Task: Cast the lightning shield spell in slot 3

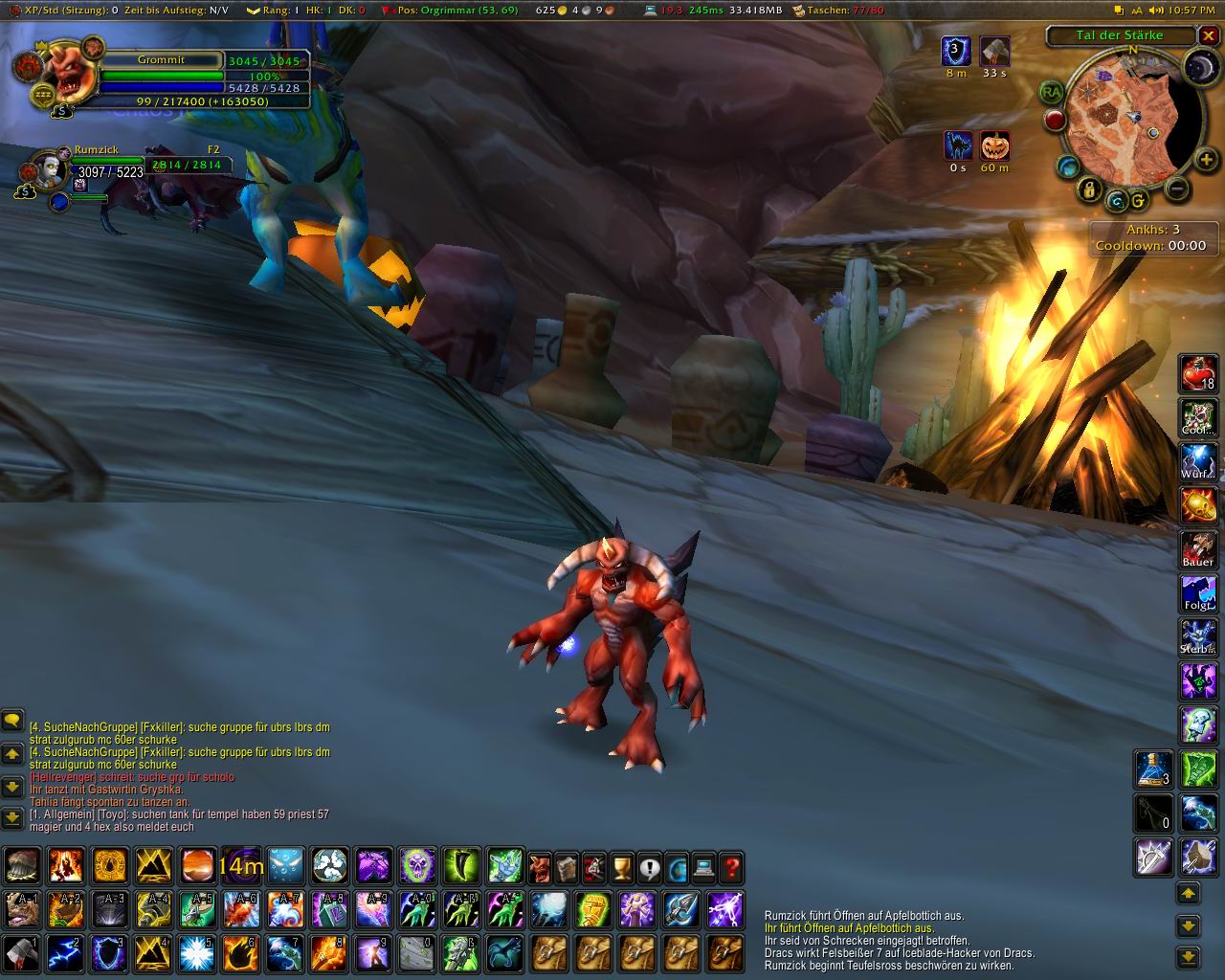Action: tap(109, 953)
